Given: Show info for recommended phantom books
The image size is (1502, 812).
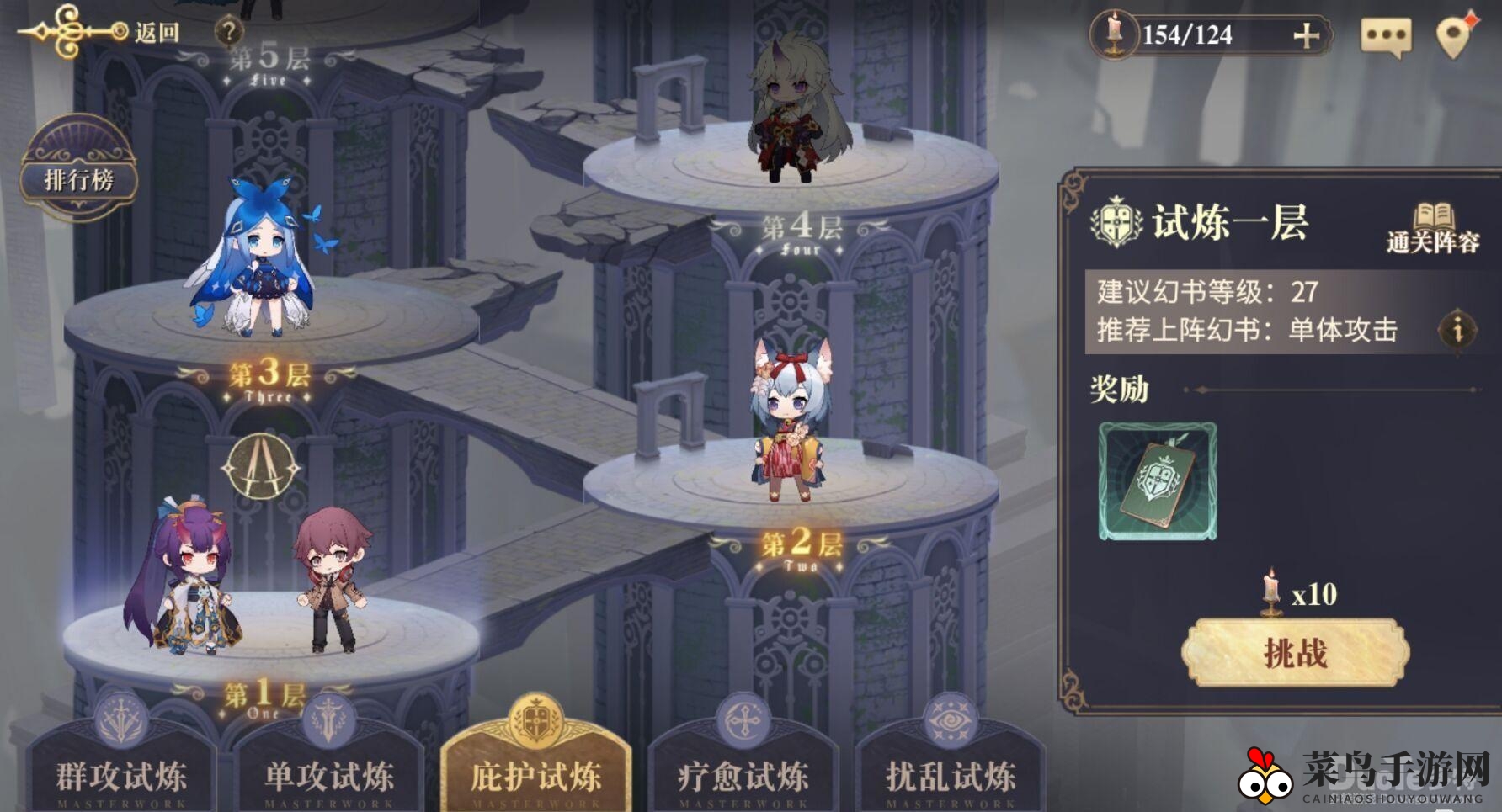Looking at the screenshot, I should click(1457, 329).
